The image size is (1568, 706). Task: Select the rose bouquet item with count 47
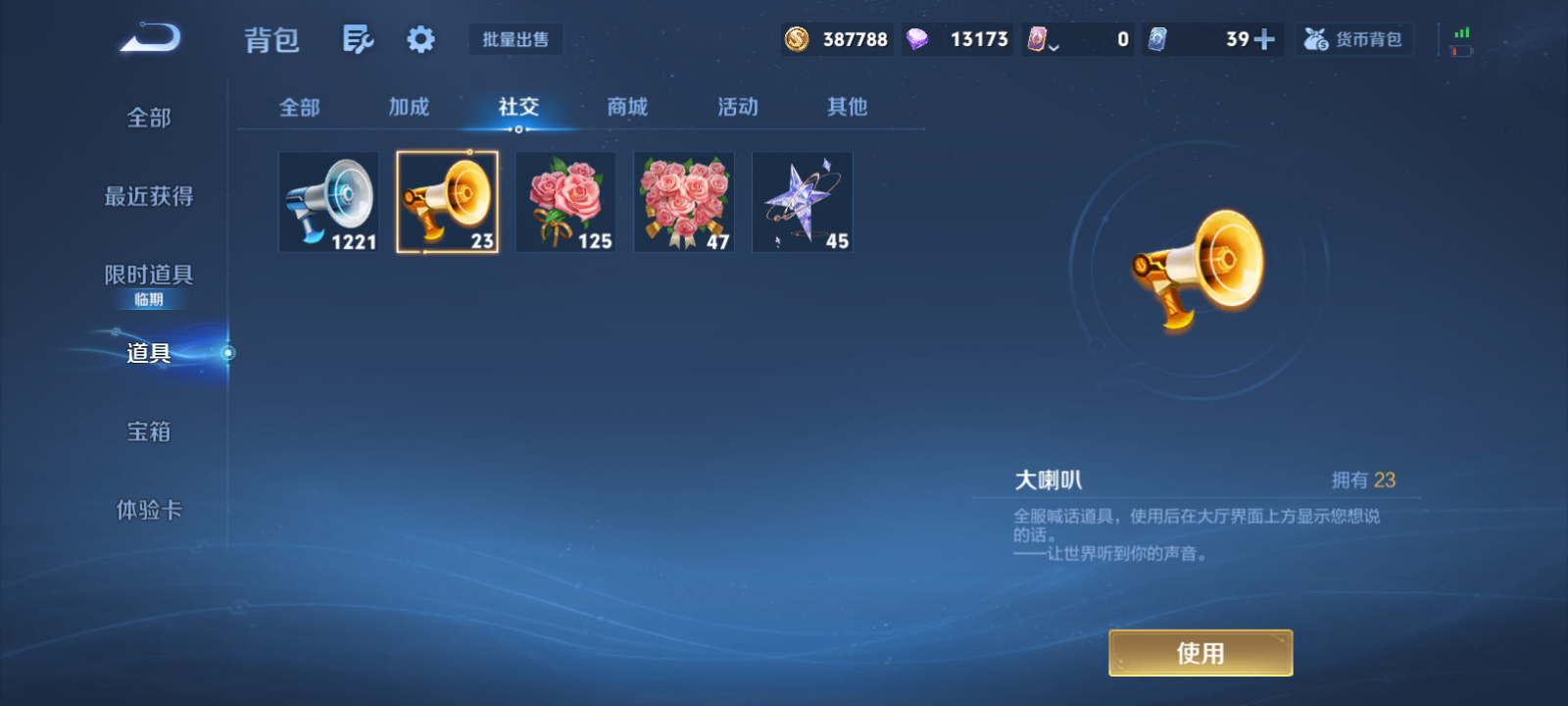pos(683,201)
